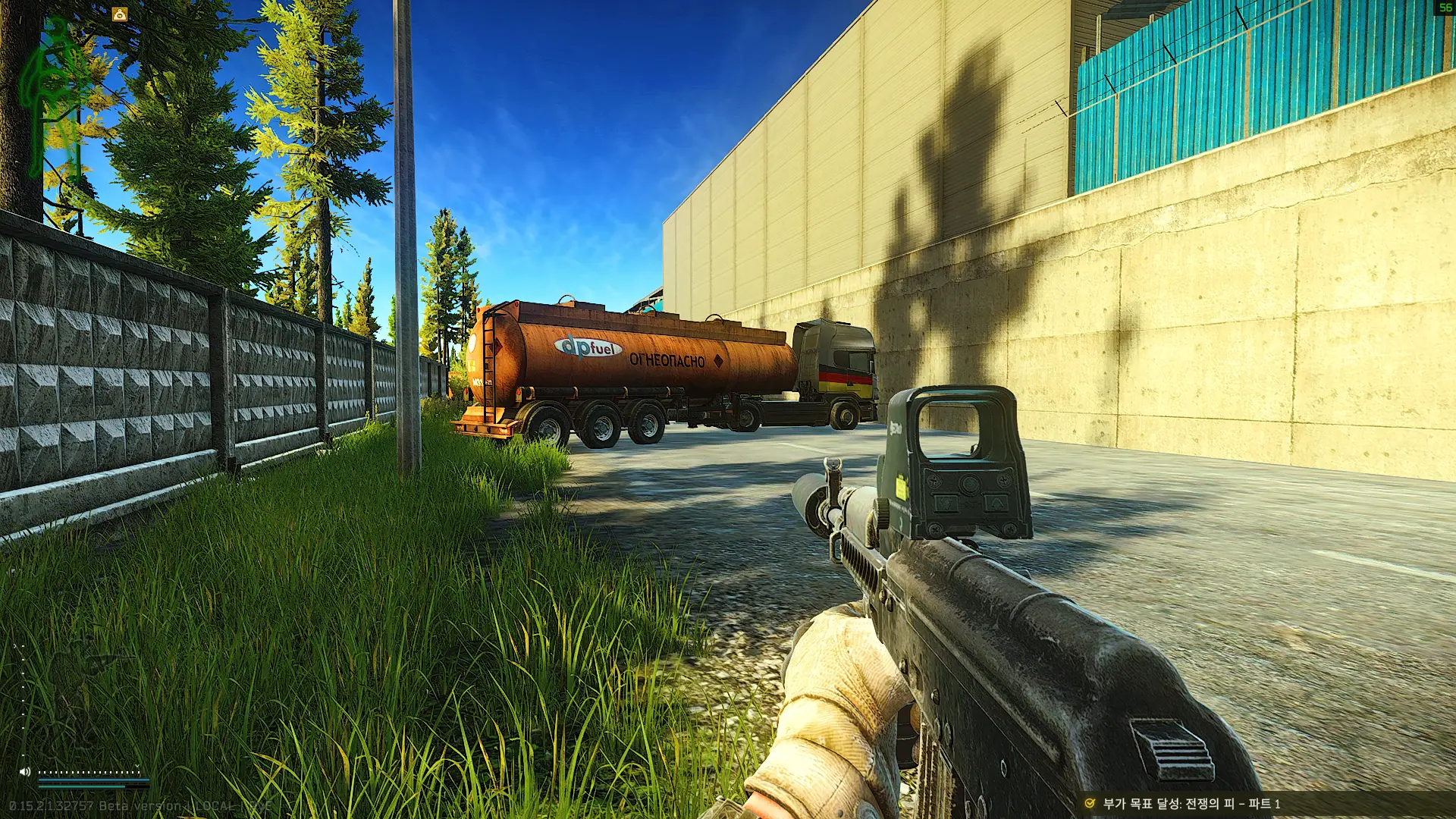Click the speaker noise level icon
This screenshot has width=1456, height=819.
[25, 772]
